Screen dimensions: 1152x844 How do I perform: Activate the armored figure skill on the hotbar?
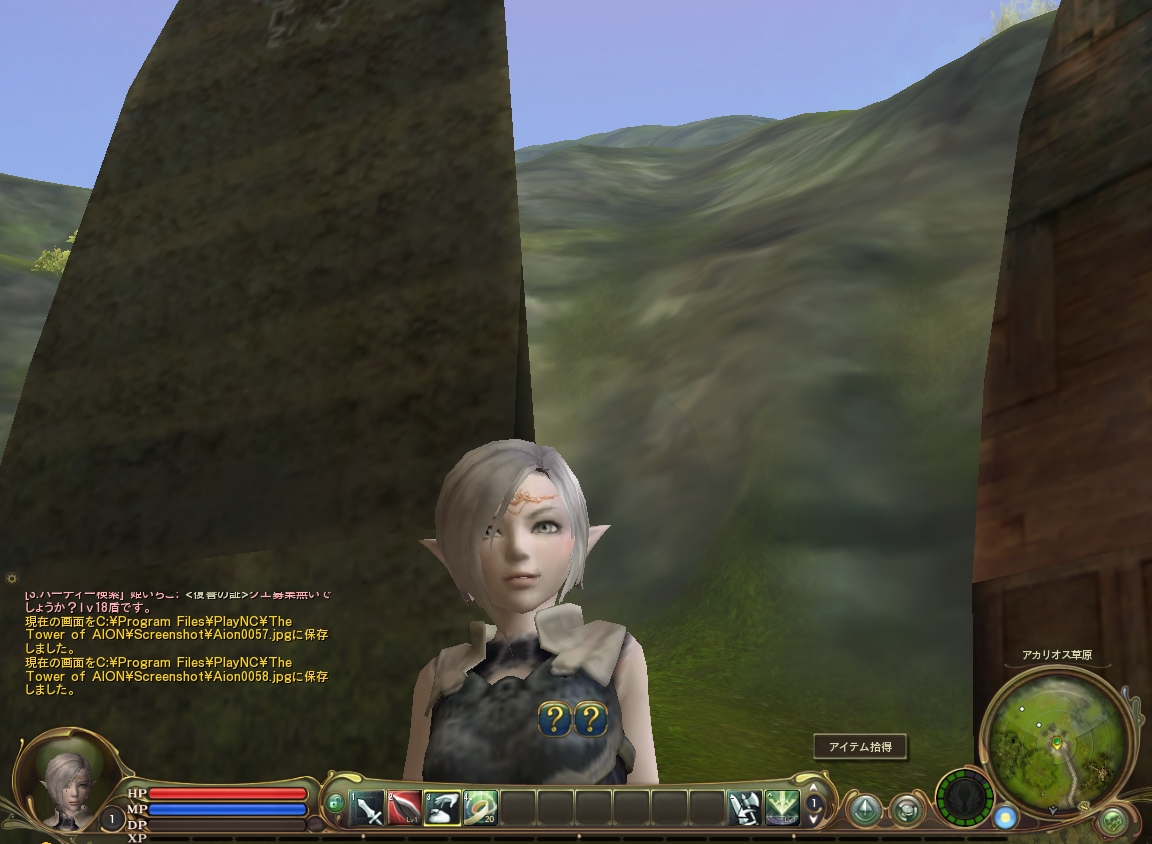point(744,807)
